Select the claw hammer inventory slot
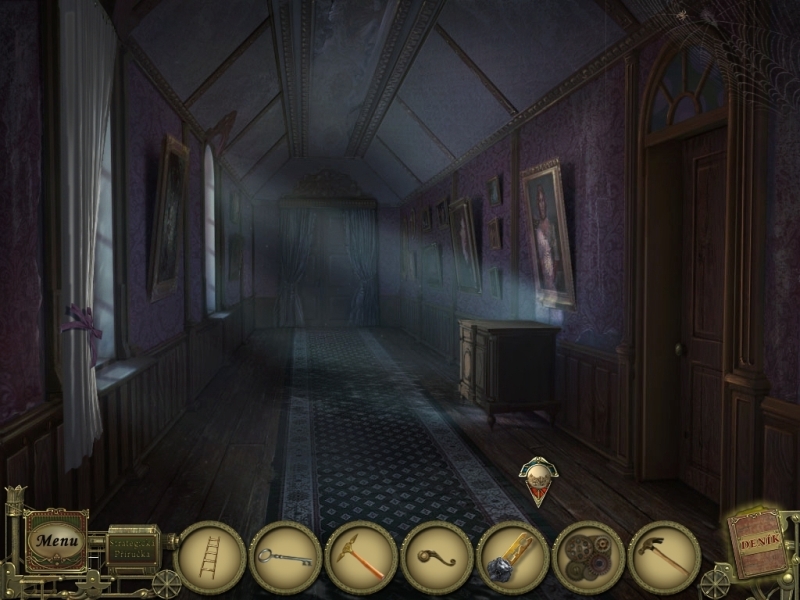 [x=664, y=558]
